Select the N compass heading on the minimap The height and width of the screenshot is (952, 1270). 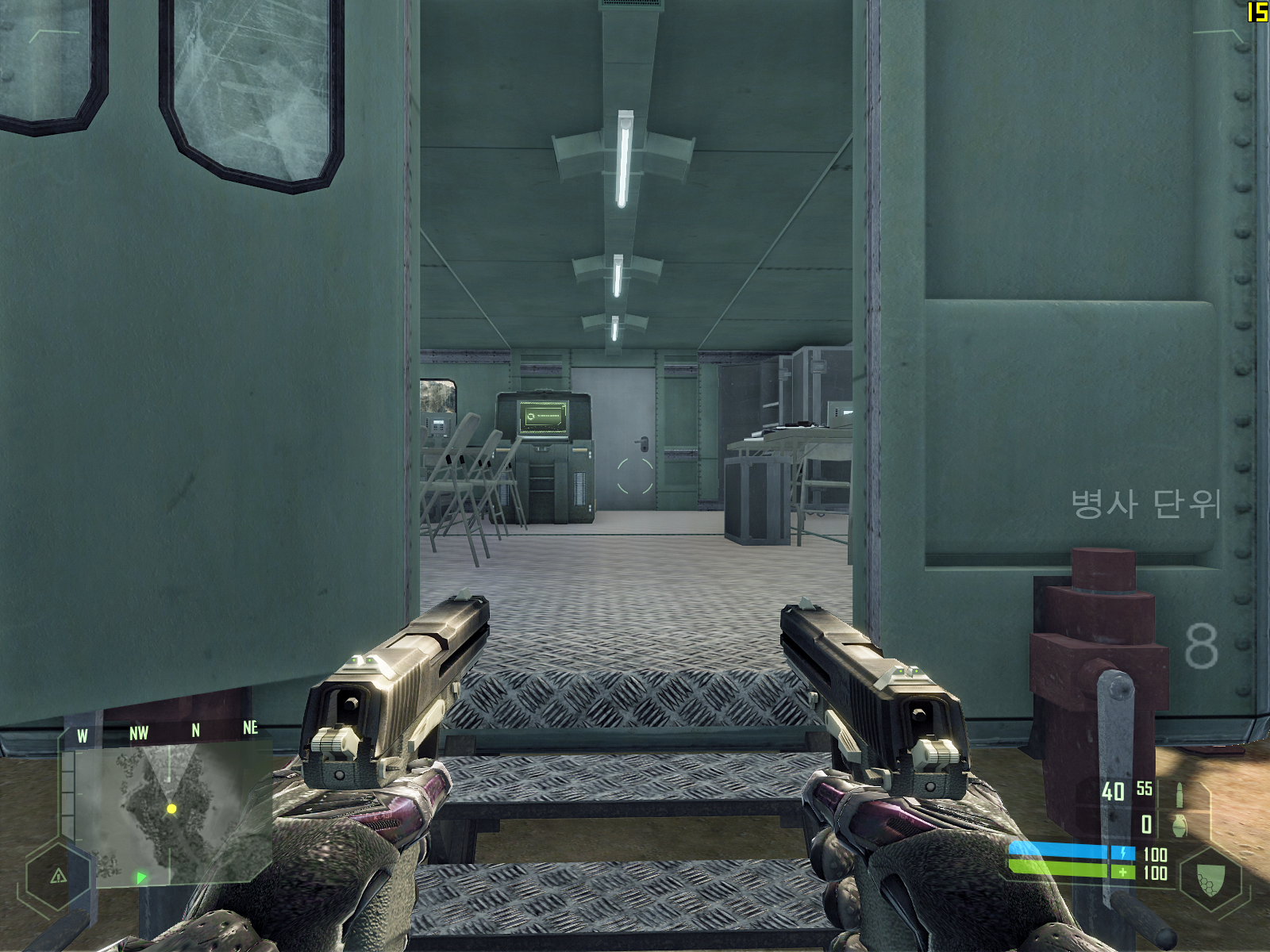[x=195, y=728]
